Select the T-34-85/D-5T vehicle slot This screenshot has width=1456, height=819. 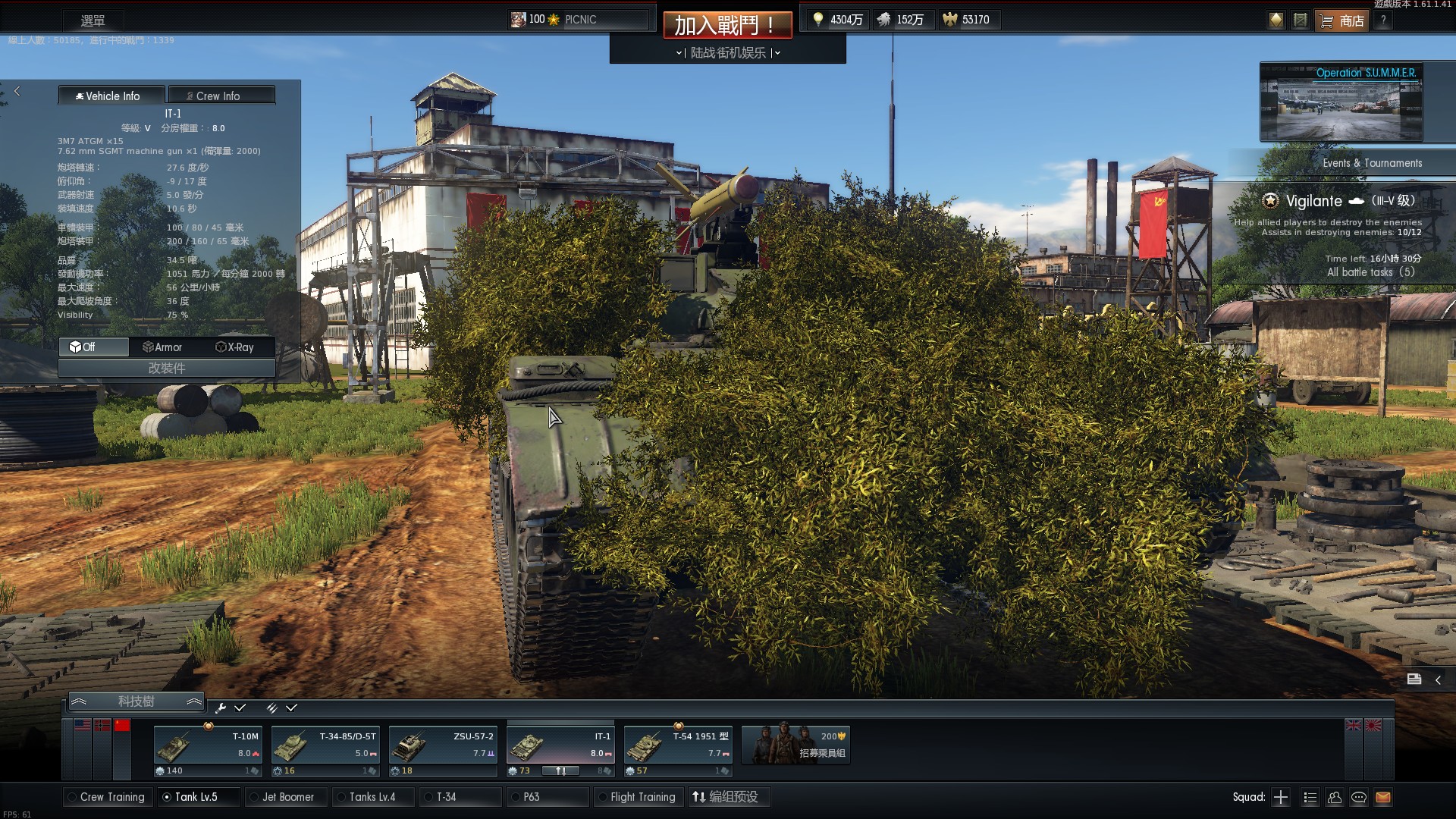(x=325, y=751)
